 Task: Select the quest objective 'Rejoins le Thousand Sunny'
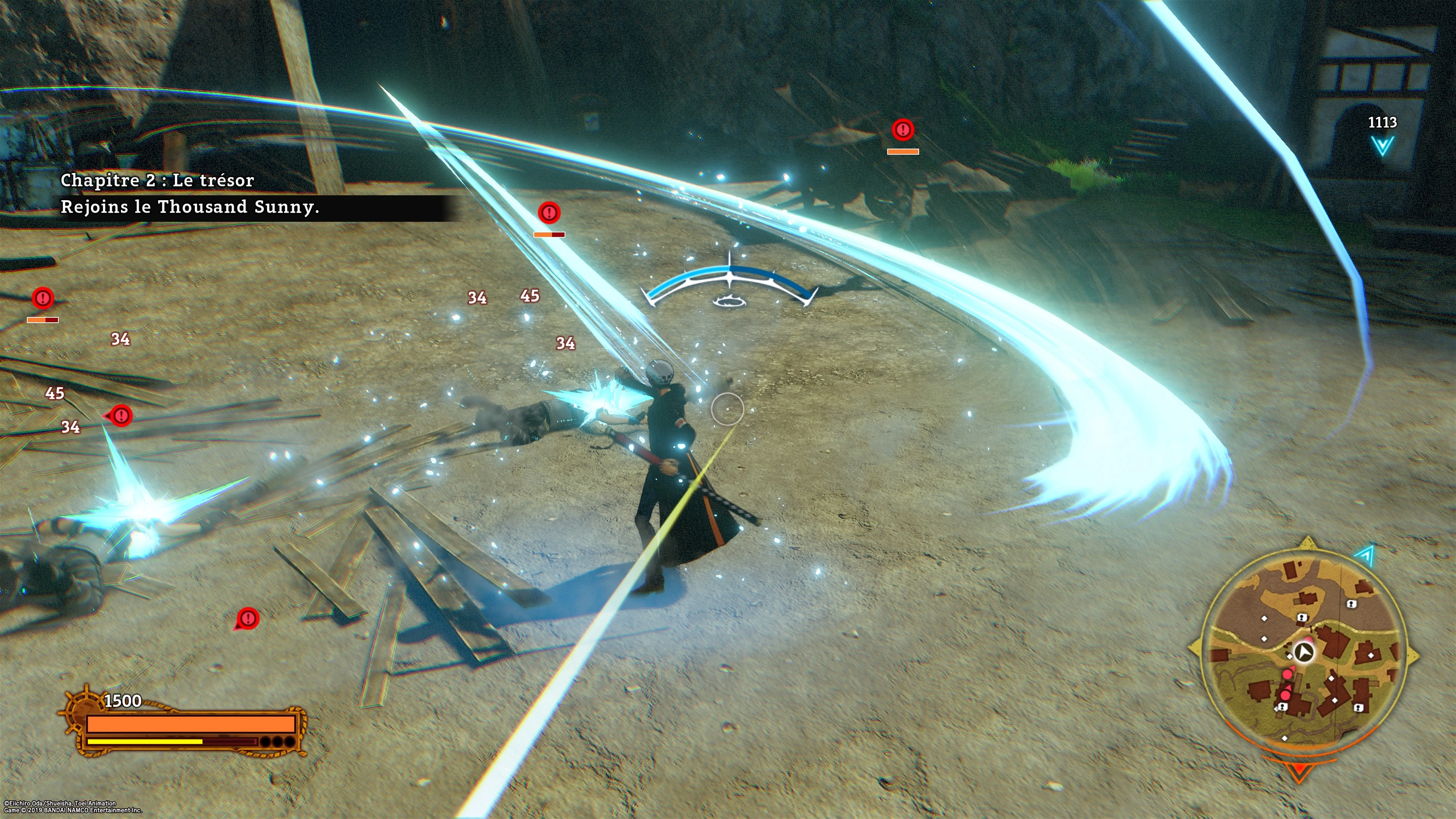190,207
